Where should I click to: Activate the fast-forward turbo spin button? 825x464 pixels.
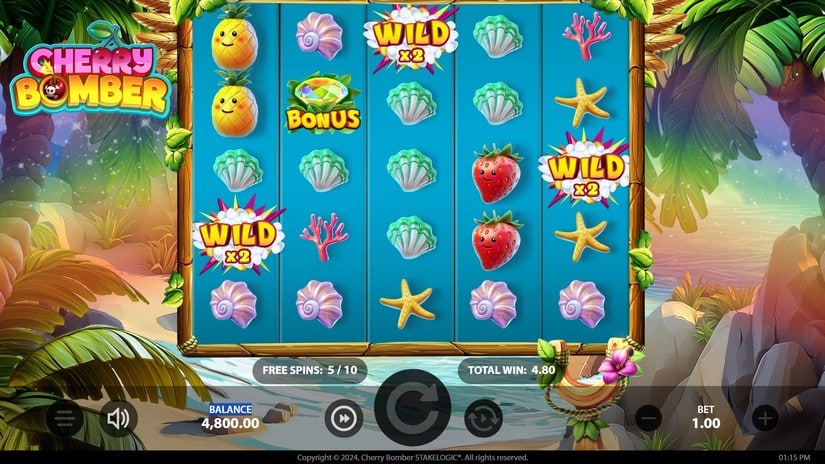click(343, 419)
